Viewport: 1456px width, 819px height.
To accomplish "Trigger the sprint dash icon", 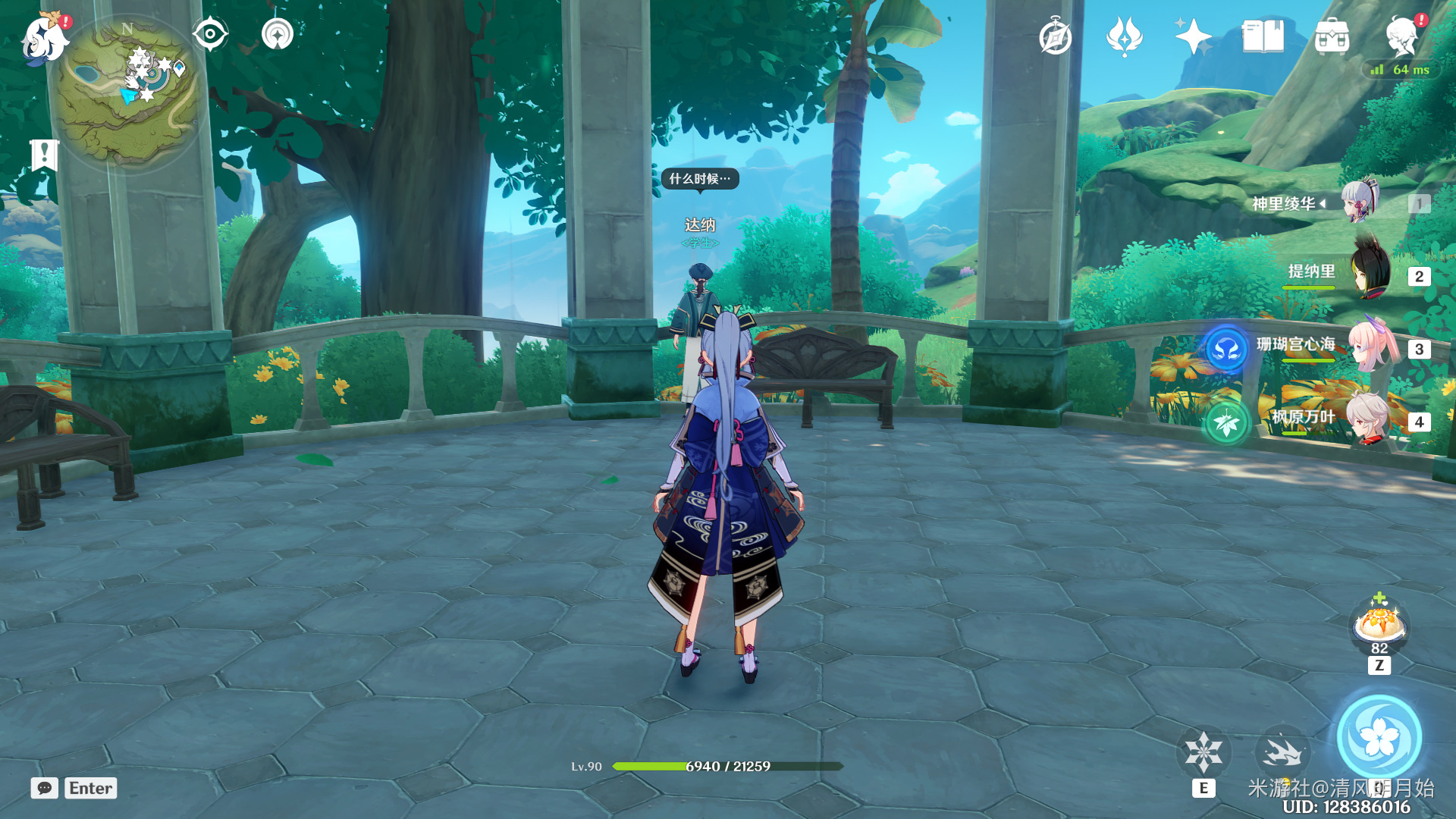I will click(x=1282, y=752).
